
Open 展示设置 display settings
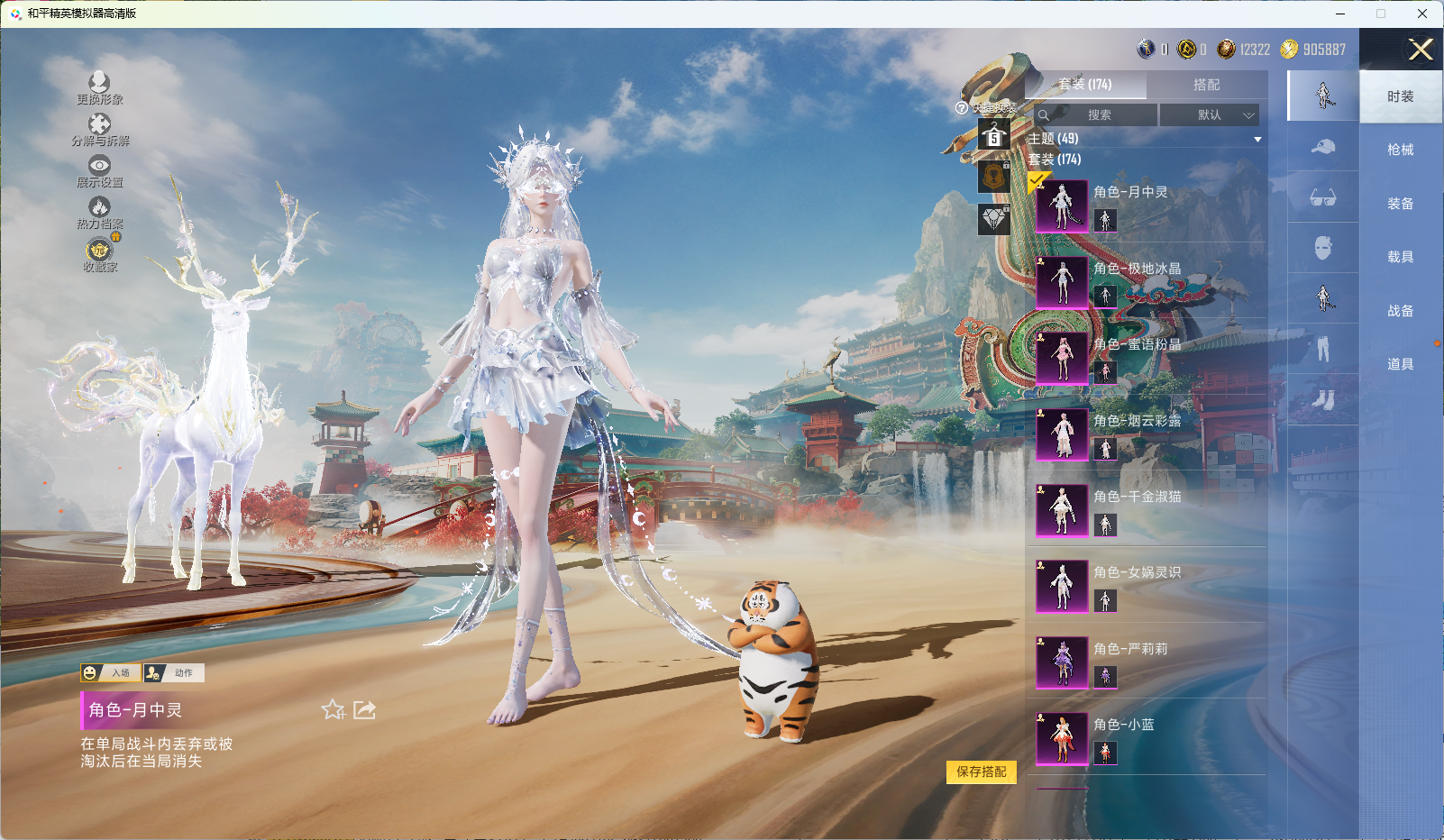coord(99,171)
